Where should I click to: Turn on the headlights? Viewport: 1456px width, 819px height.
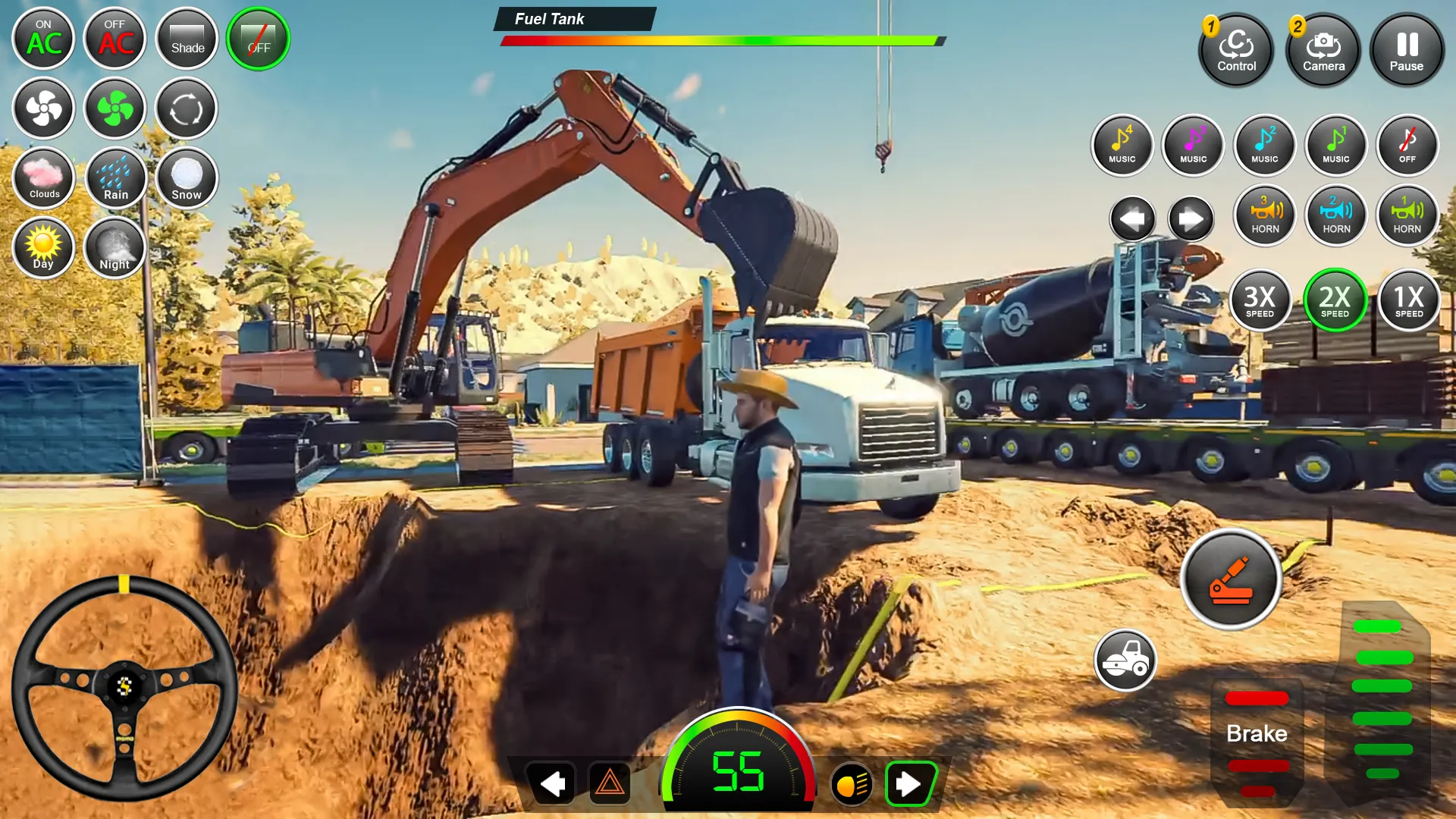849,784
